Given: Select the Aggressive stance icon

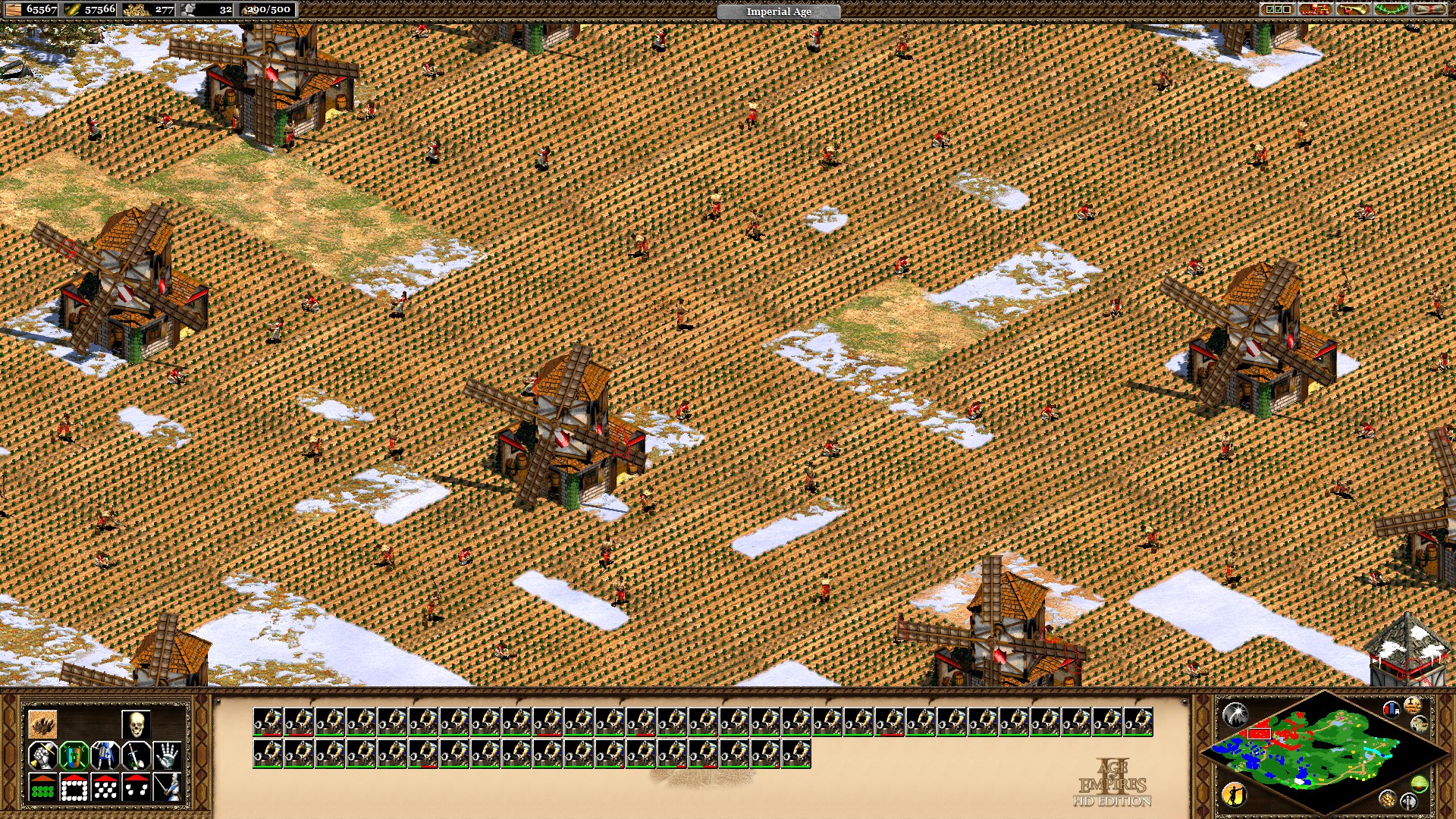Looking at the screenshot, I should (43, 755).
